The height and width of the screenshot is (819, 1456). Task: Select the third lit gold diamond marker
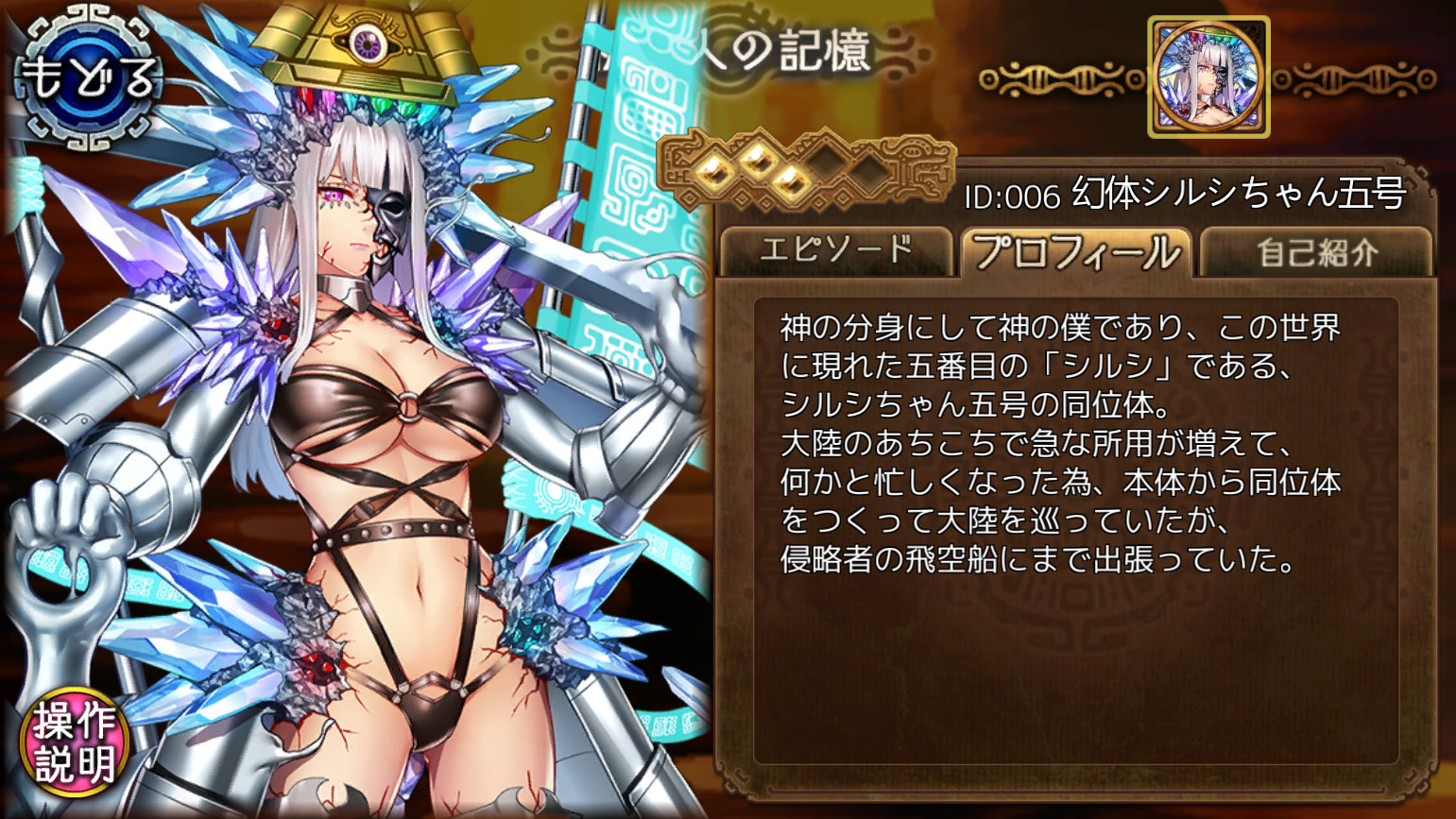pyautogui.click(x=793, y=181)
